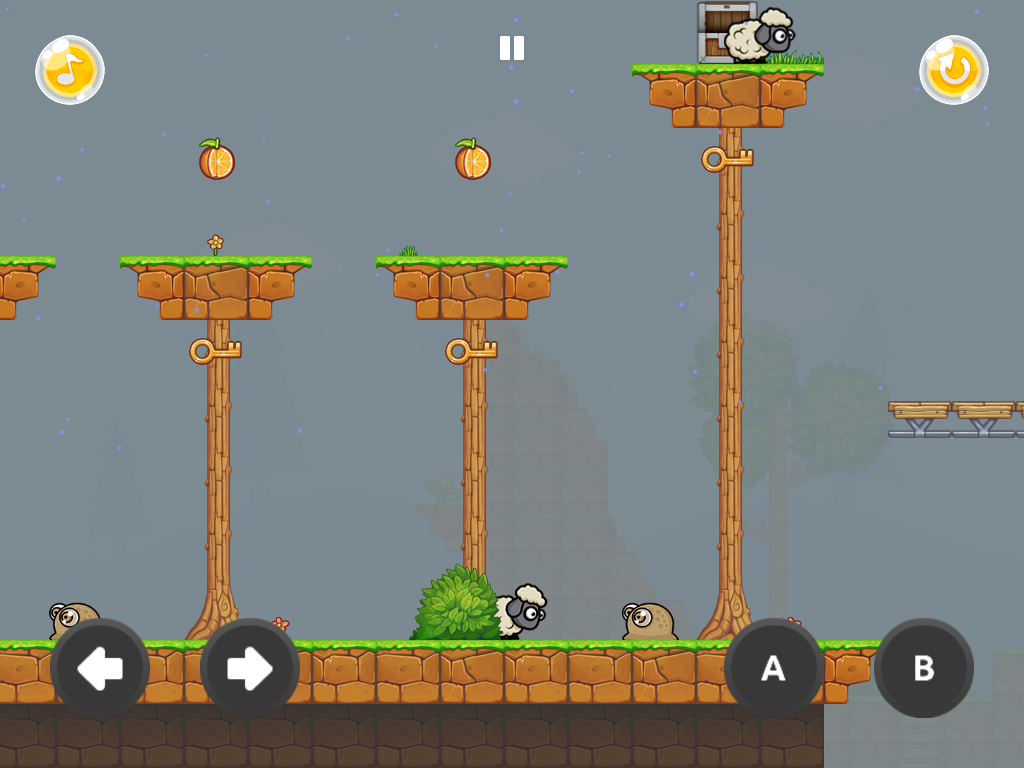Hit the B action button

tap(924, 668)
